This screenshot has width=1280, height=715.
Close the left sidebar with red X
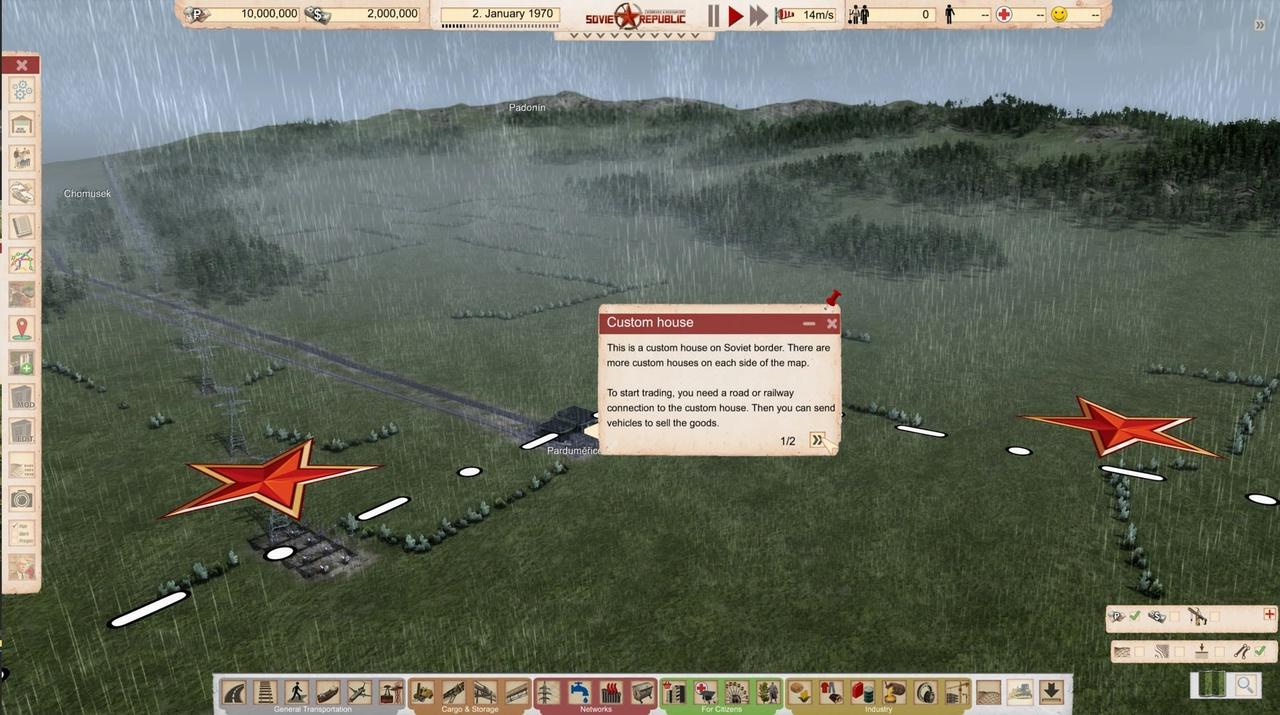(x=21, y=65)
